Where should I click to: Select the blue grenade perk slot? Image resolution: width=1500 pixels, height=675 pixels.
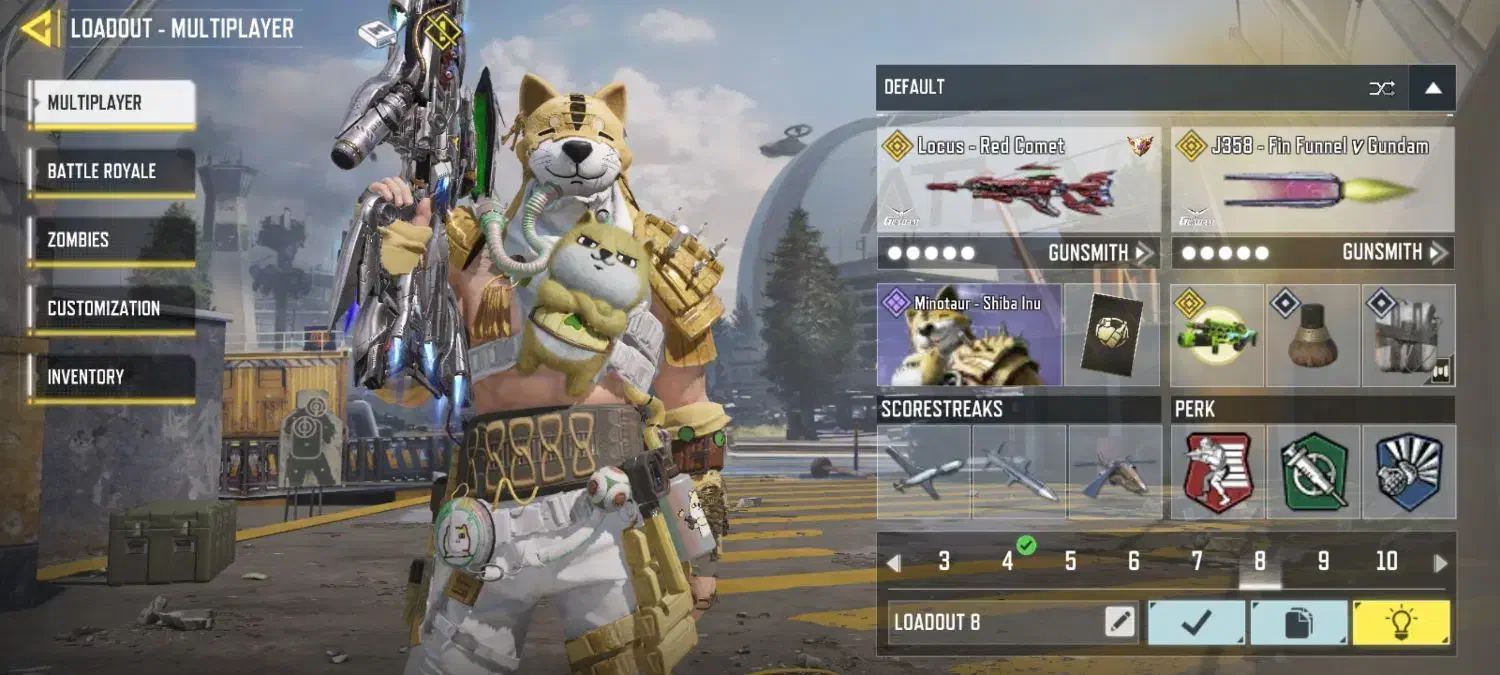coord(1408,472)
